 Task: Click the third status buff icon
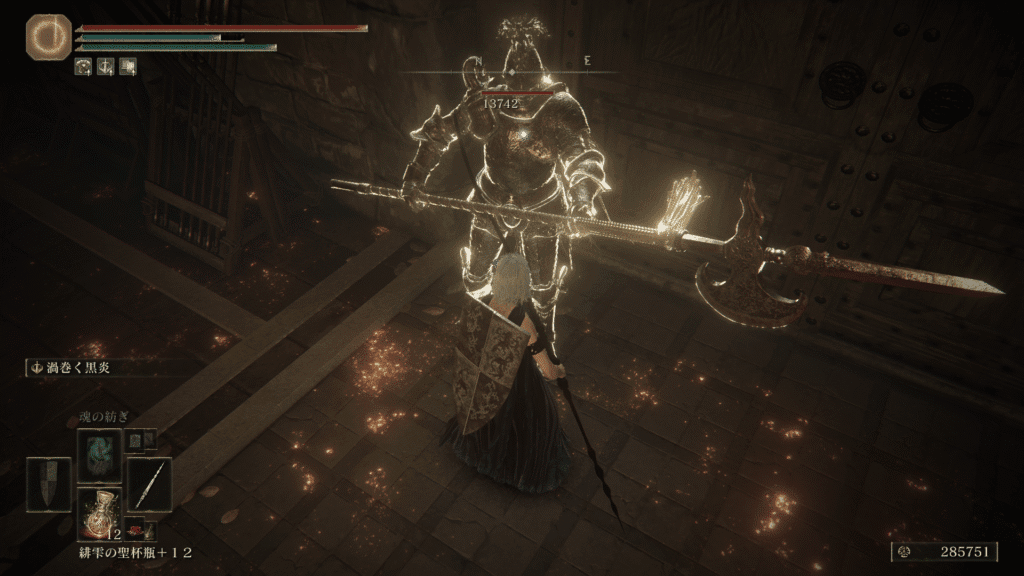(x=128, y=67)
